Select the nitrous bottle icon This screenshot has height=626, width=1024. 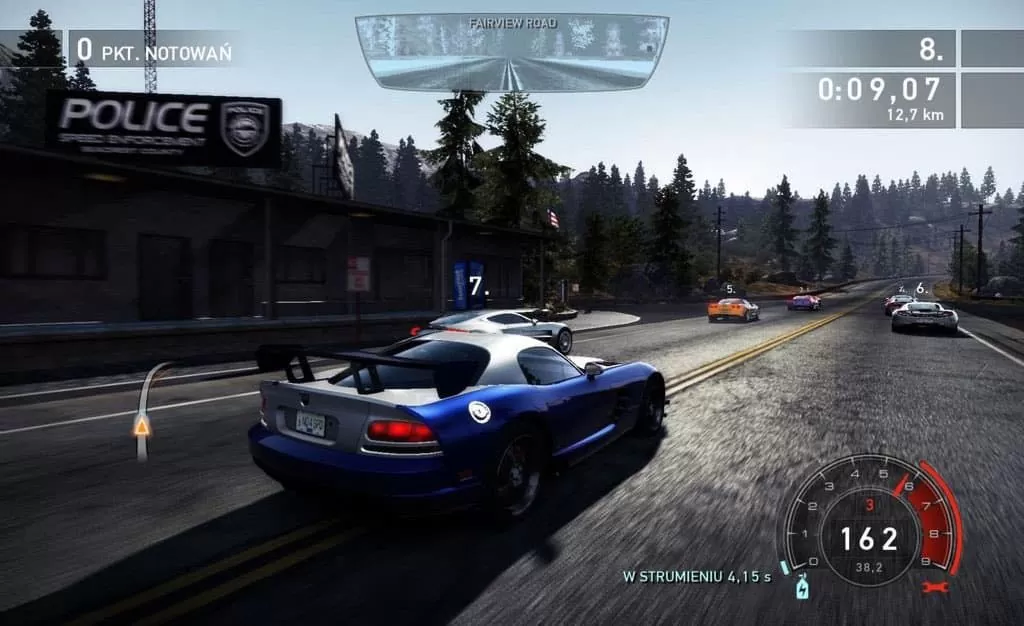[801, 588]
